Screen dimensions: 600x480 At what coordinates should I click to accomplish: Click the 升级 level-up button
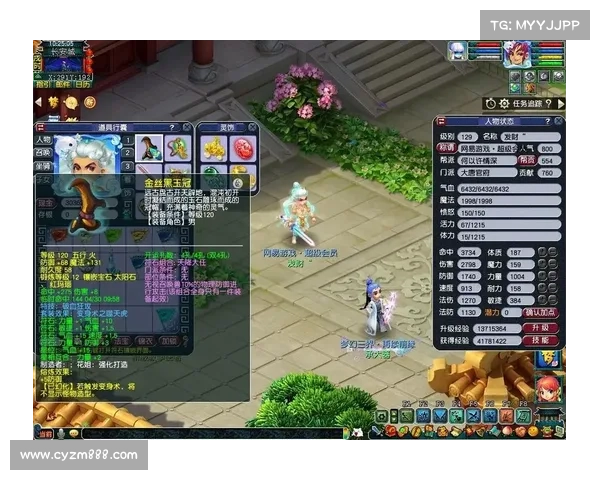[539, 327]
